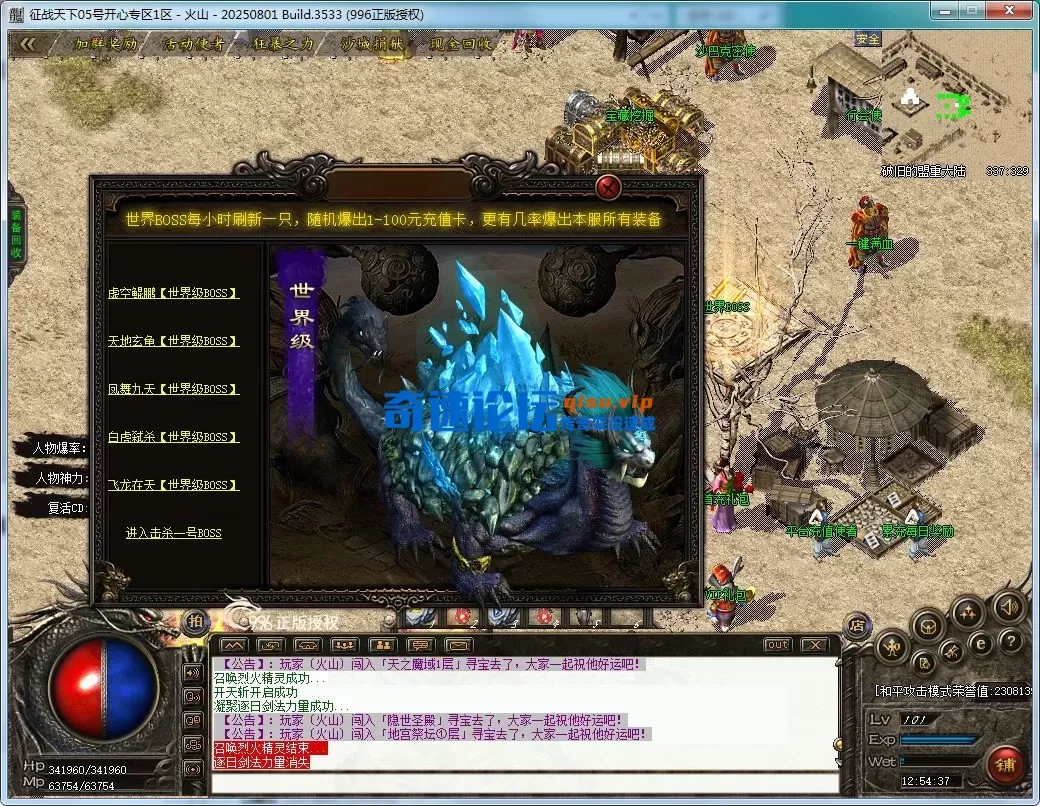Open 沙城捐献 from the top bar
This screenshot has width=1040, height=806.
(372, 44)
